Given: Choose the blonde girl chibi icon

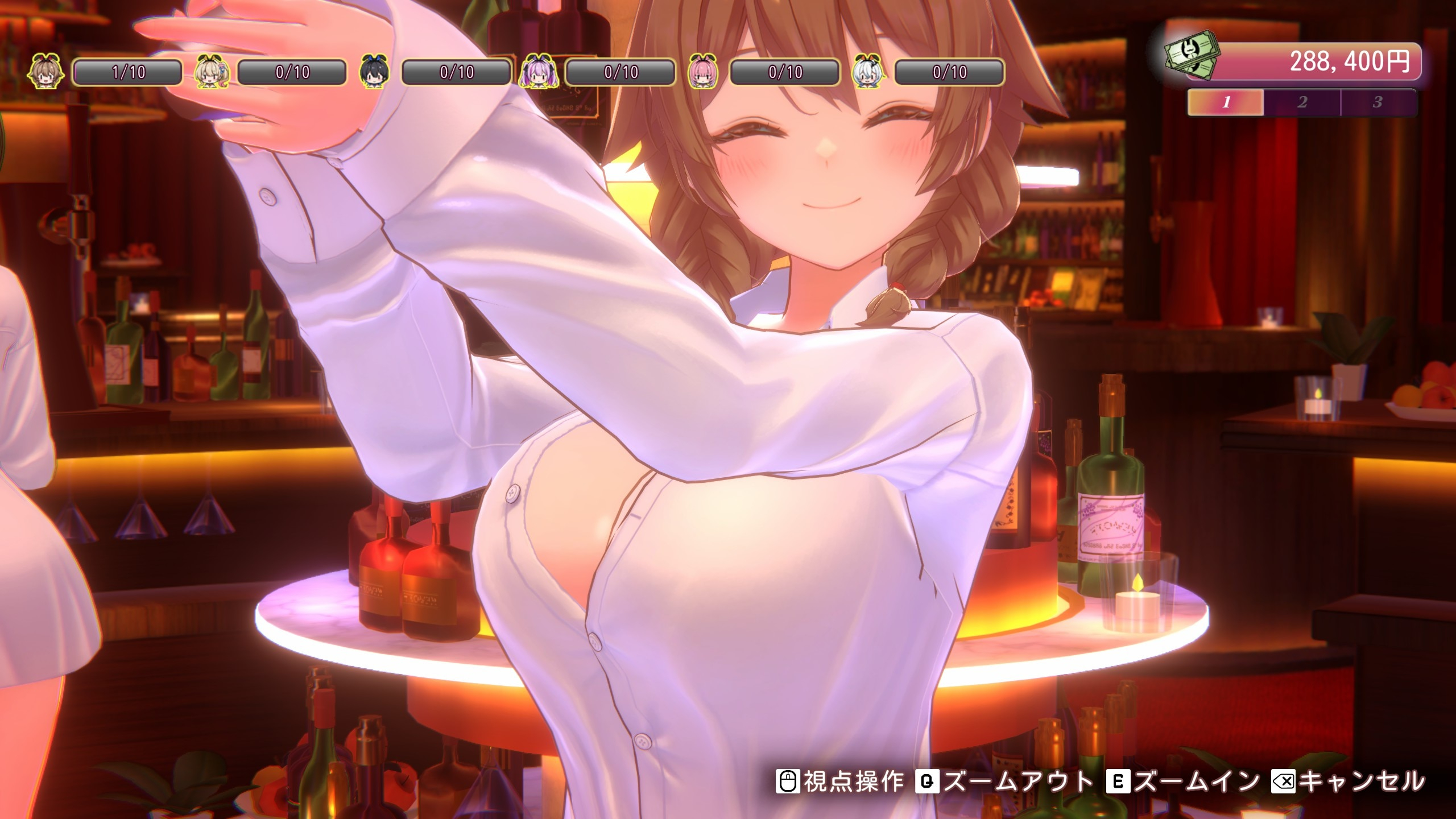Looking at the screenshot, I should pos(212,72).
